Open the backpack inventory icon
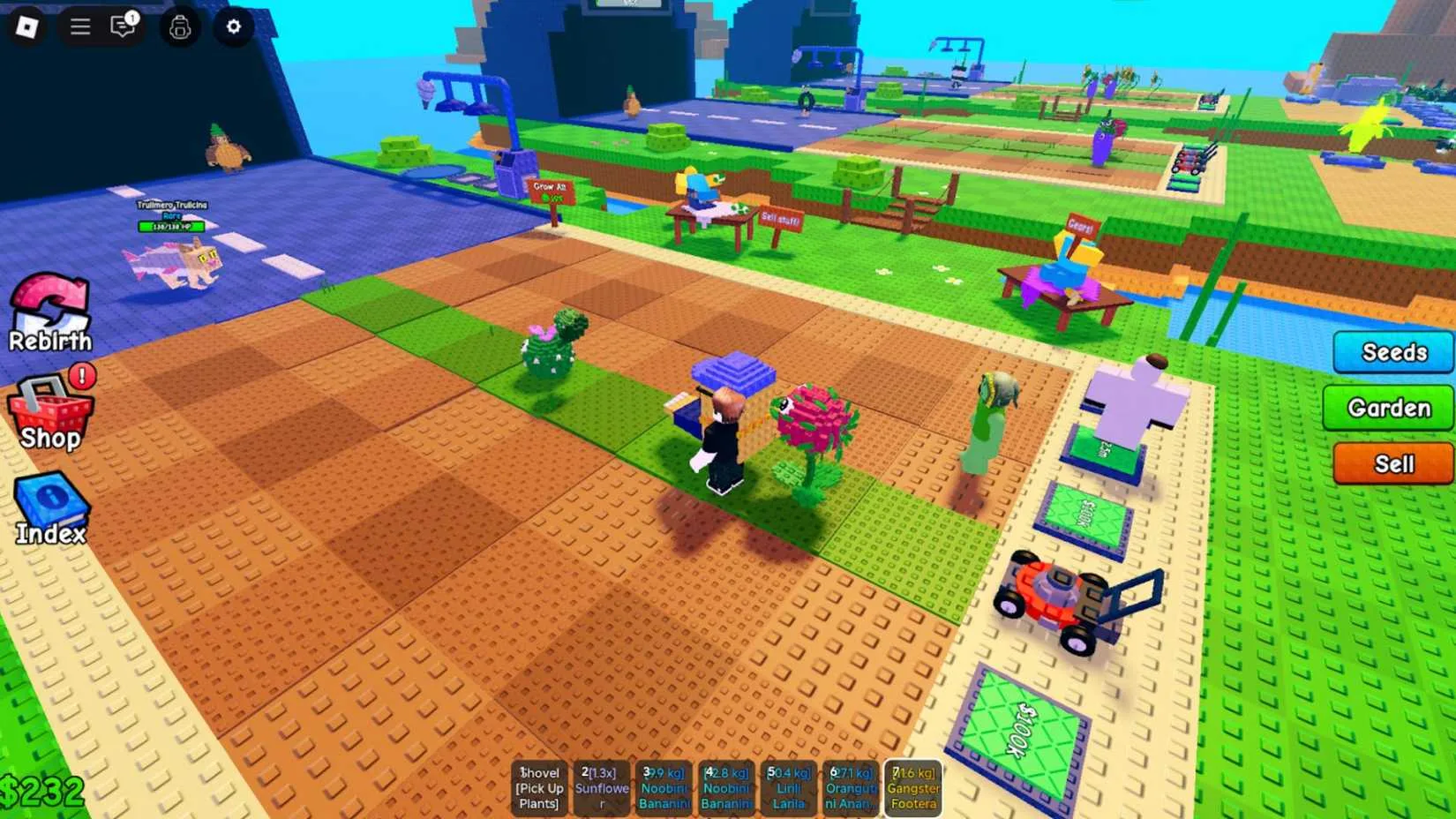1456x819 pixels. coord(180,26)
